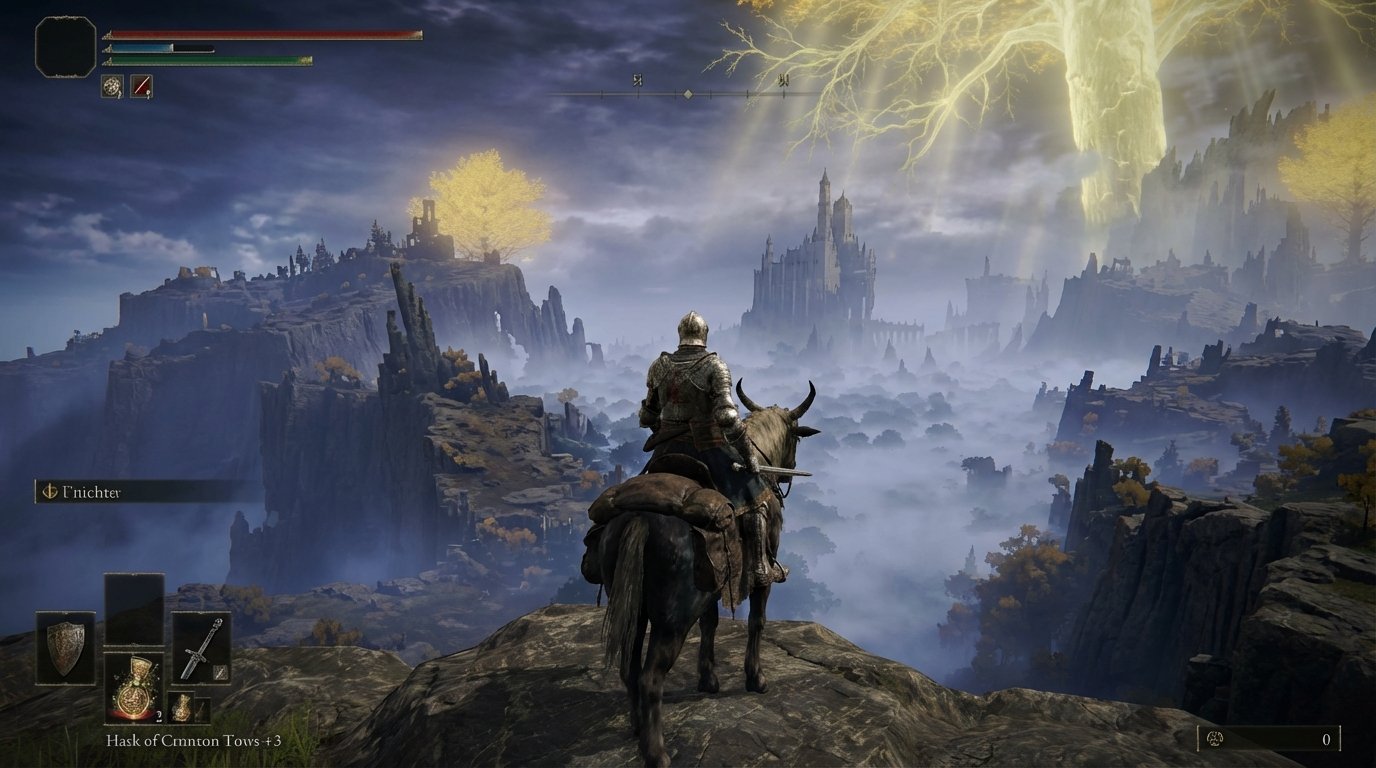The height and width of the screenshot is (768, 1376).
Task: Click the anchor icon on the location banner
Action: [x=49, y=492]
